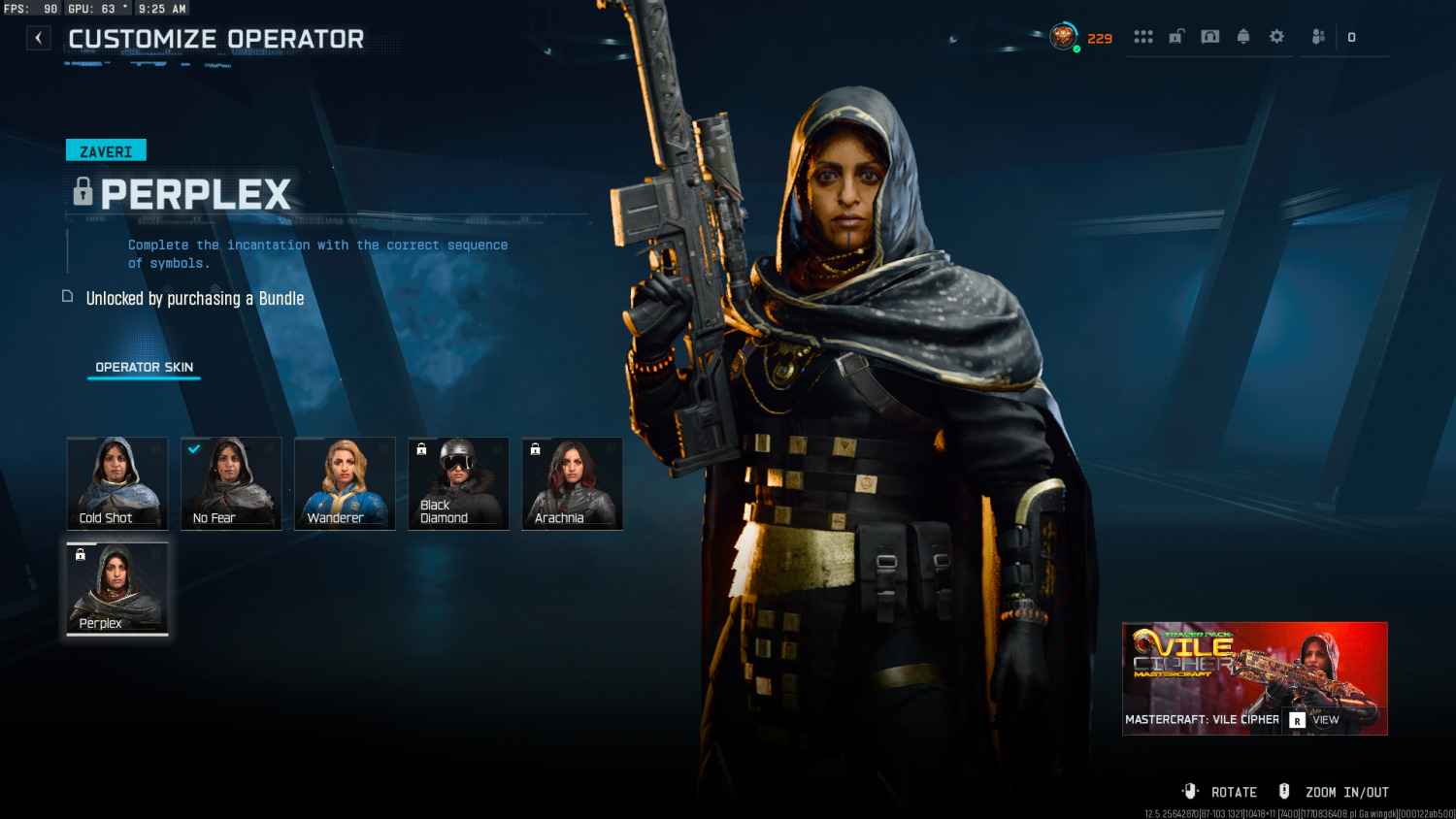Viewport: 1456px width, 819px height.
Task: View the Mastercraft: Vile Cipher bundle banner
Action: [x=1254, y=678]
